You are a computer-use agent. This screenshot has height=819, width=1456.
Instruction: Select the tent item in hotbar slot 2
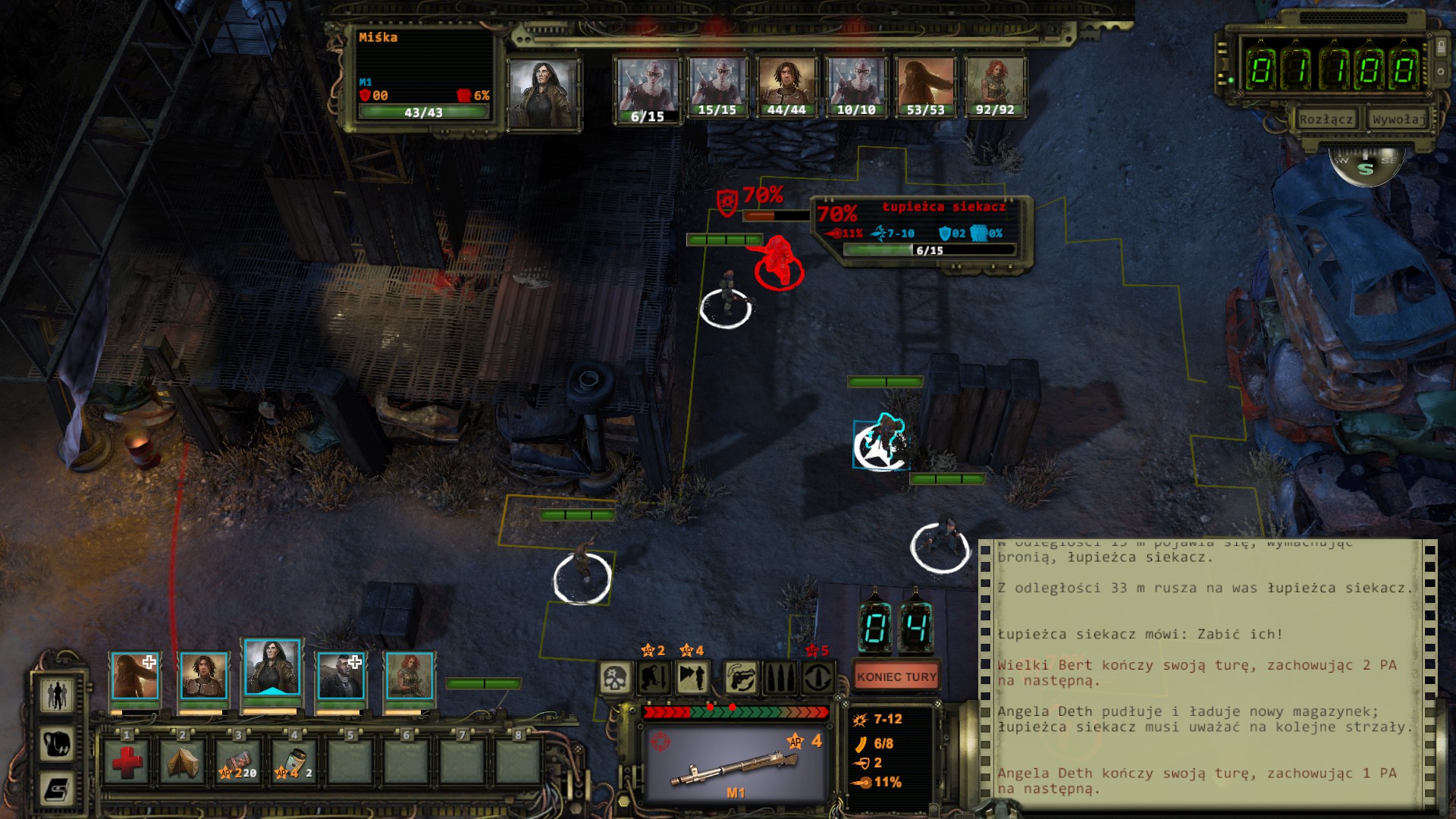point(183,761)
